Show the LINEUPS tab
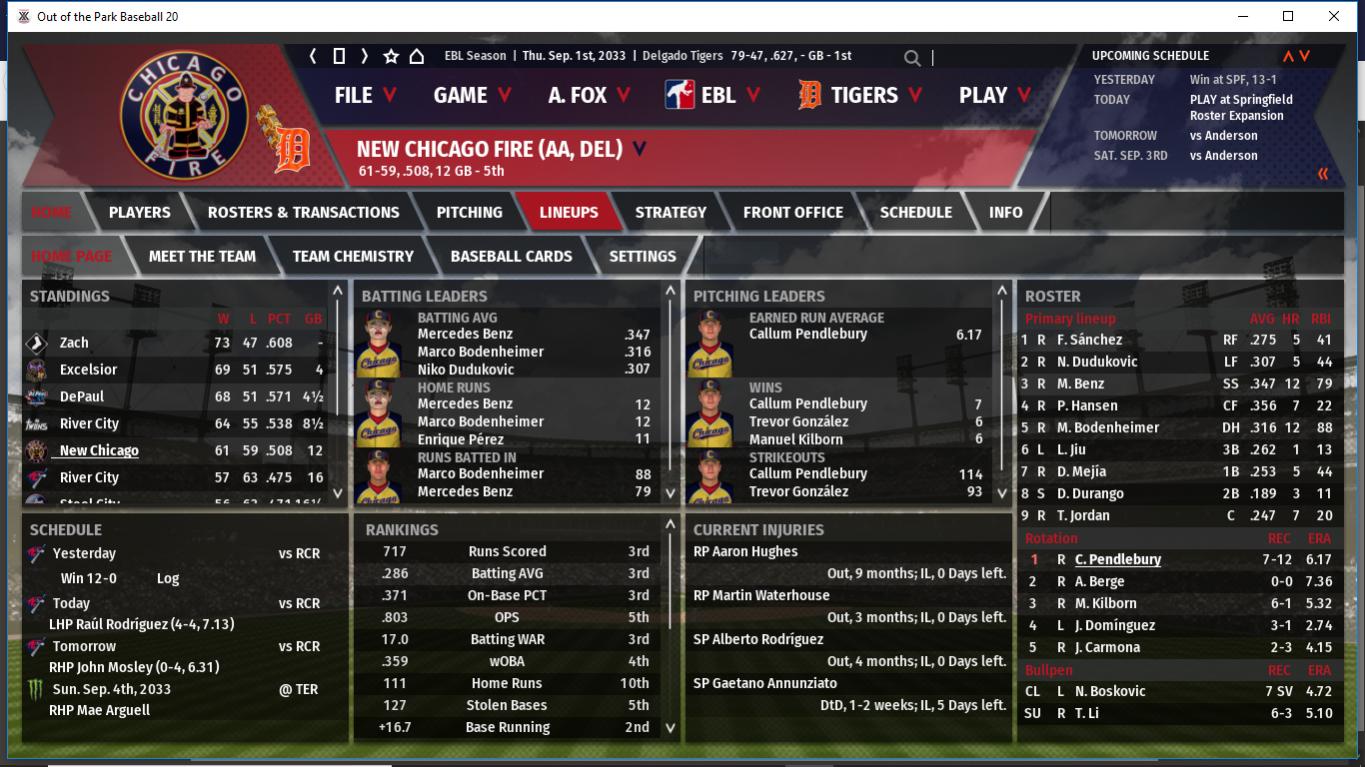The width and height of the screenshot is (1365, 767). pos(568,212)
